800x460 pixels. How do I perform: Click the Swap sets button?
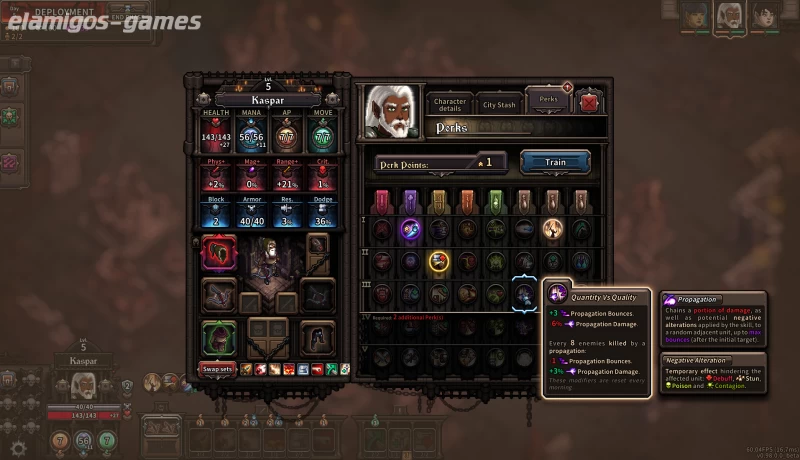pyautogui.click(x=218, y=368)
